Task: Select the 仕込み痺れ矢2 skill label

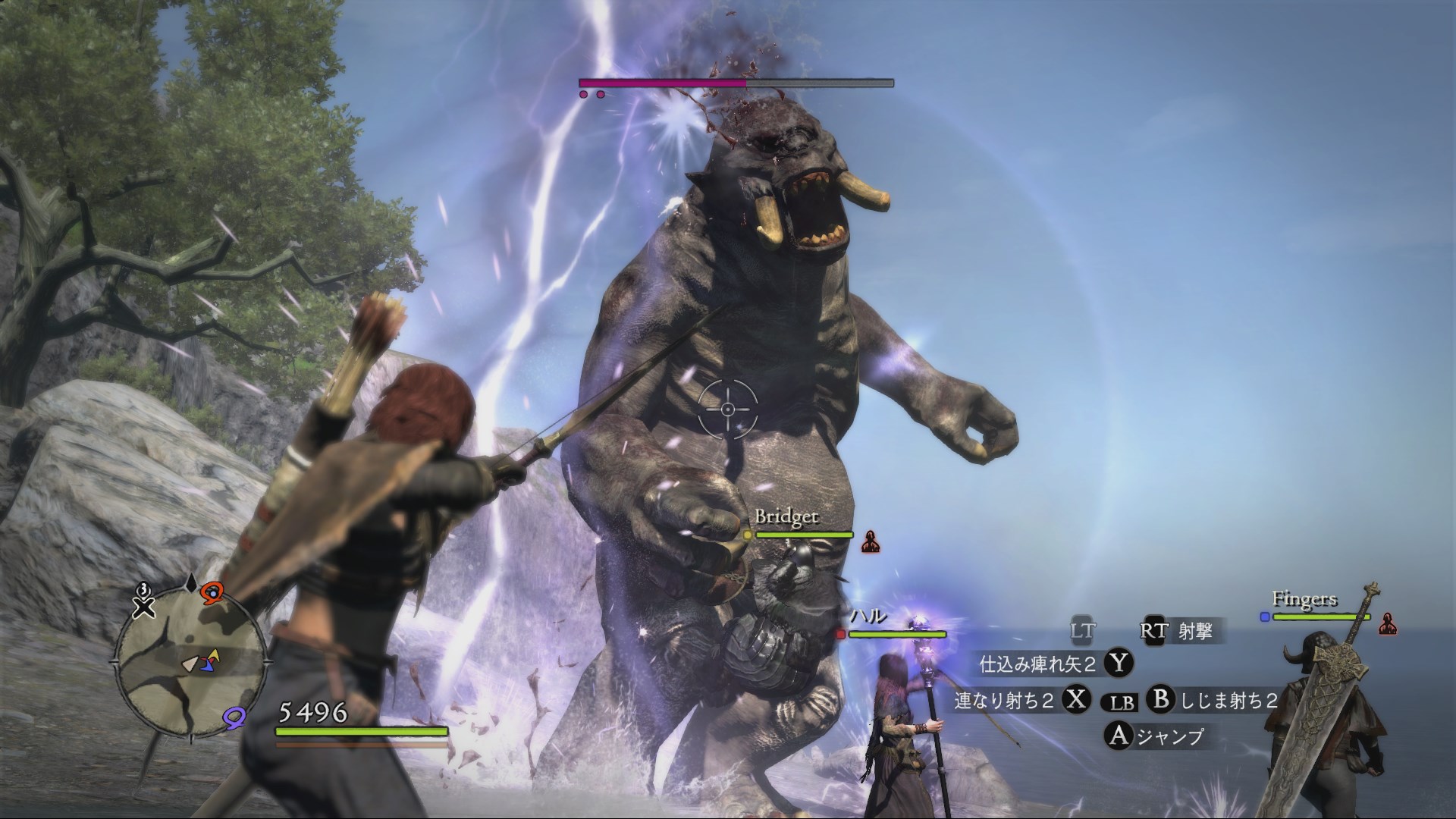Action: [1037, 665]
